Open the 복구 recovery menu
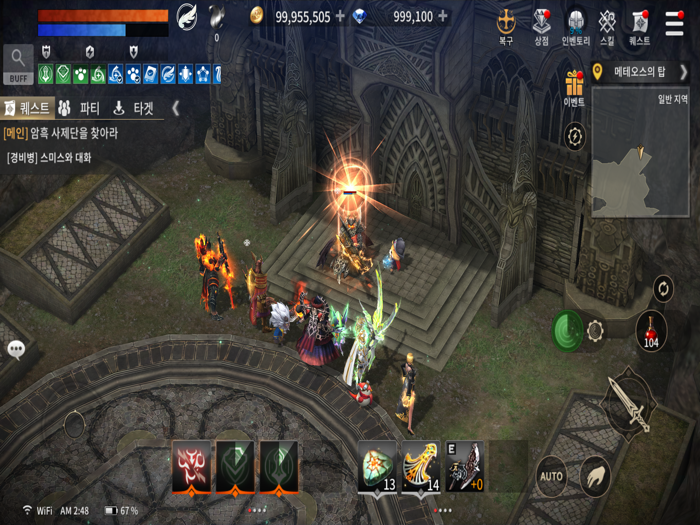700x525 pixels. pyautogui.click(x=506, y=24)
